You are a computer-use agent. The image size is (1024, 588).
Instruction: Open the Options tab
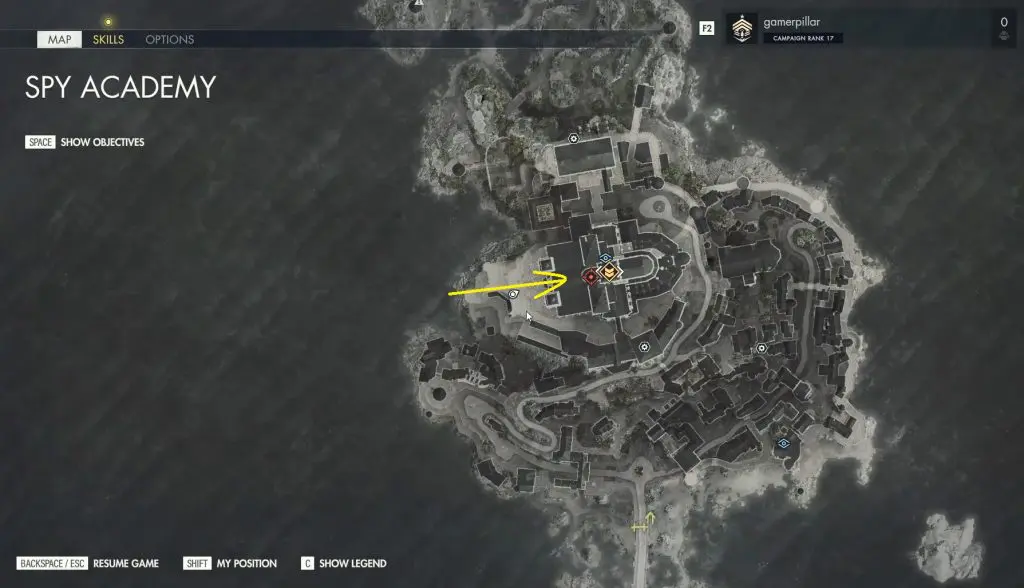170,40
